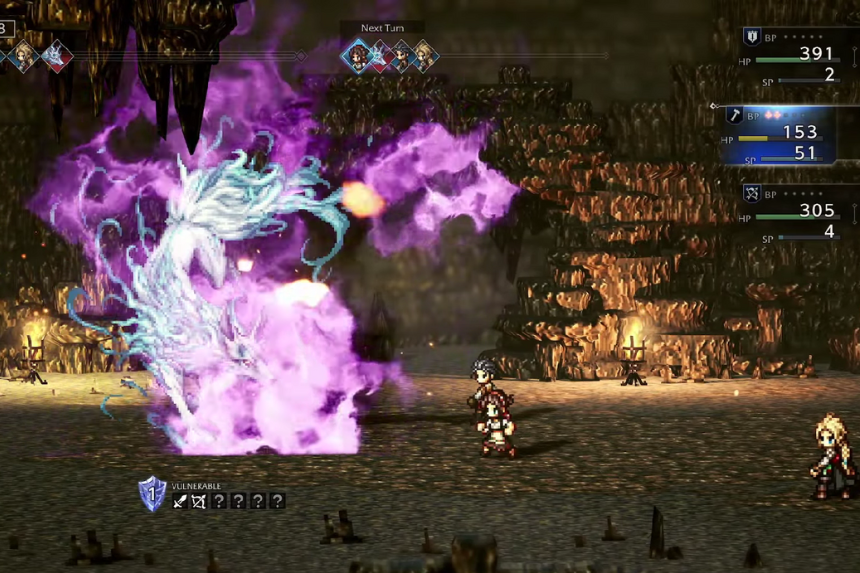Select the party panel showing 305 HP
The width and height of the screenshot is (860, 573).
pos(797,214)
